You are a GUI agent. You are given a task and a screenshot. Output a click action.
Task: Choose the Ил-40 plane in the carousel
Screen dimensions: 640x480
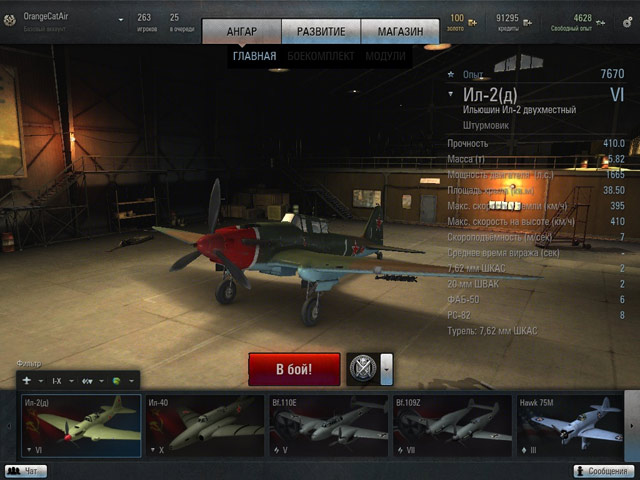(x=204, y=426)
